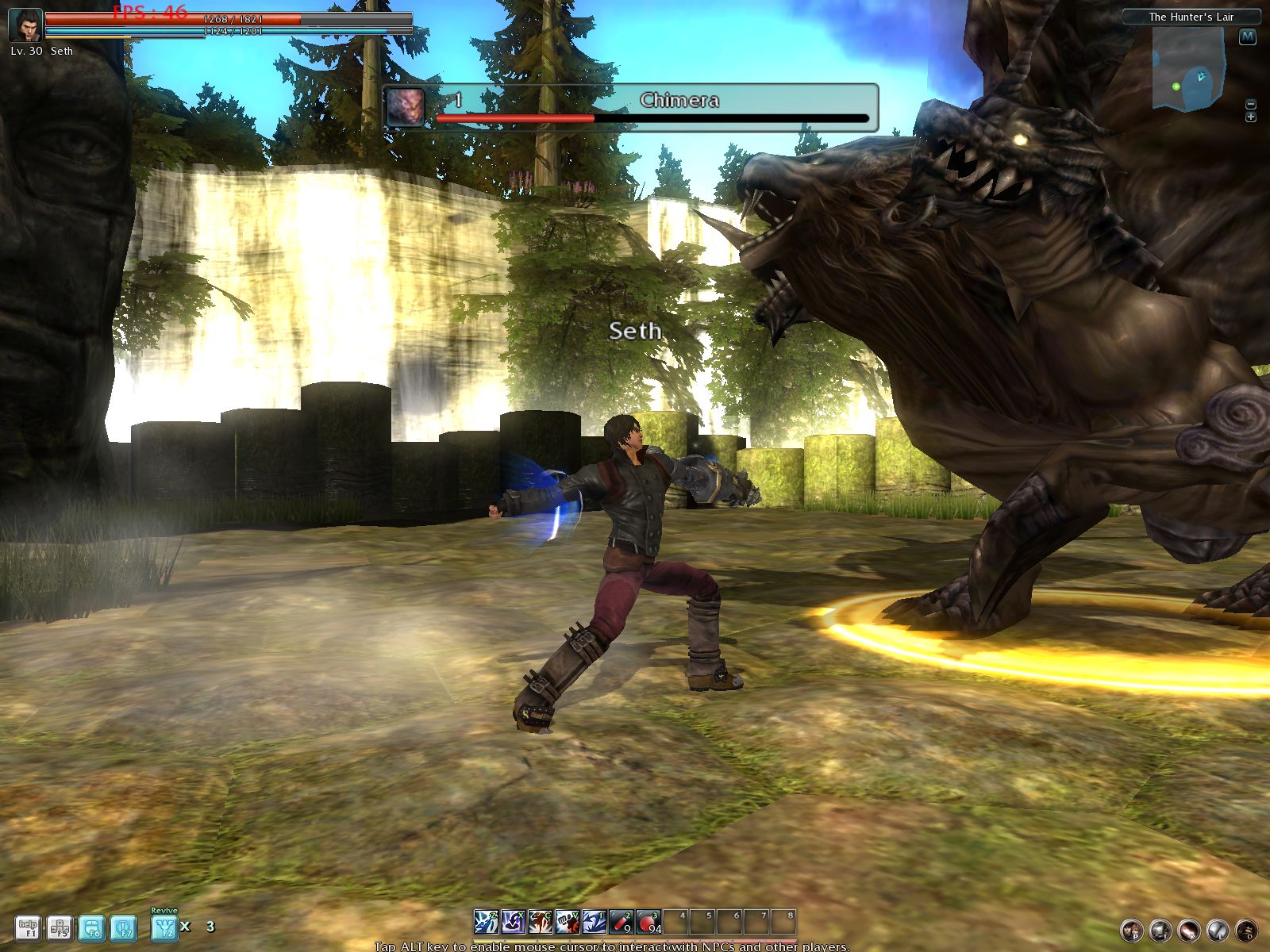Click the green marker on the minimap

point(1176,86)
